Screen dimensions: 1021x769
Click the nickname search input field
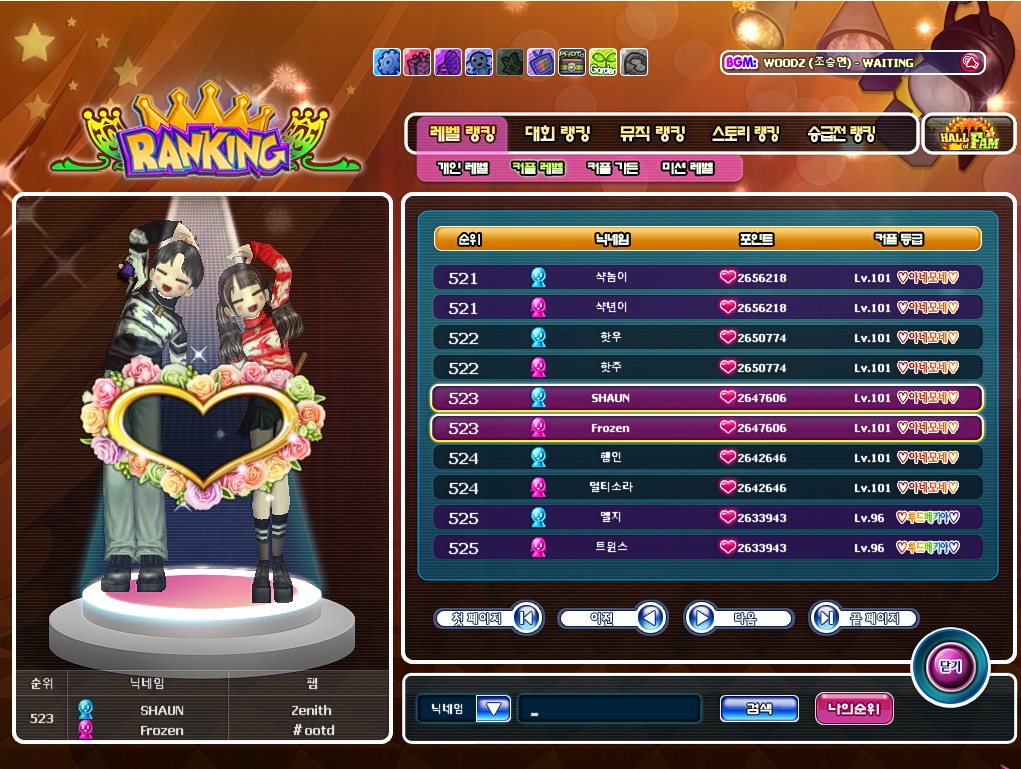point(608,709)
